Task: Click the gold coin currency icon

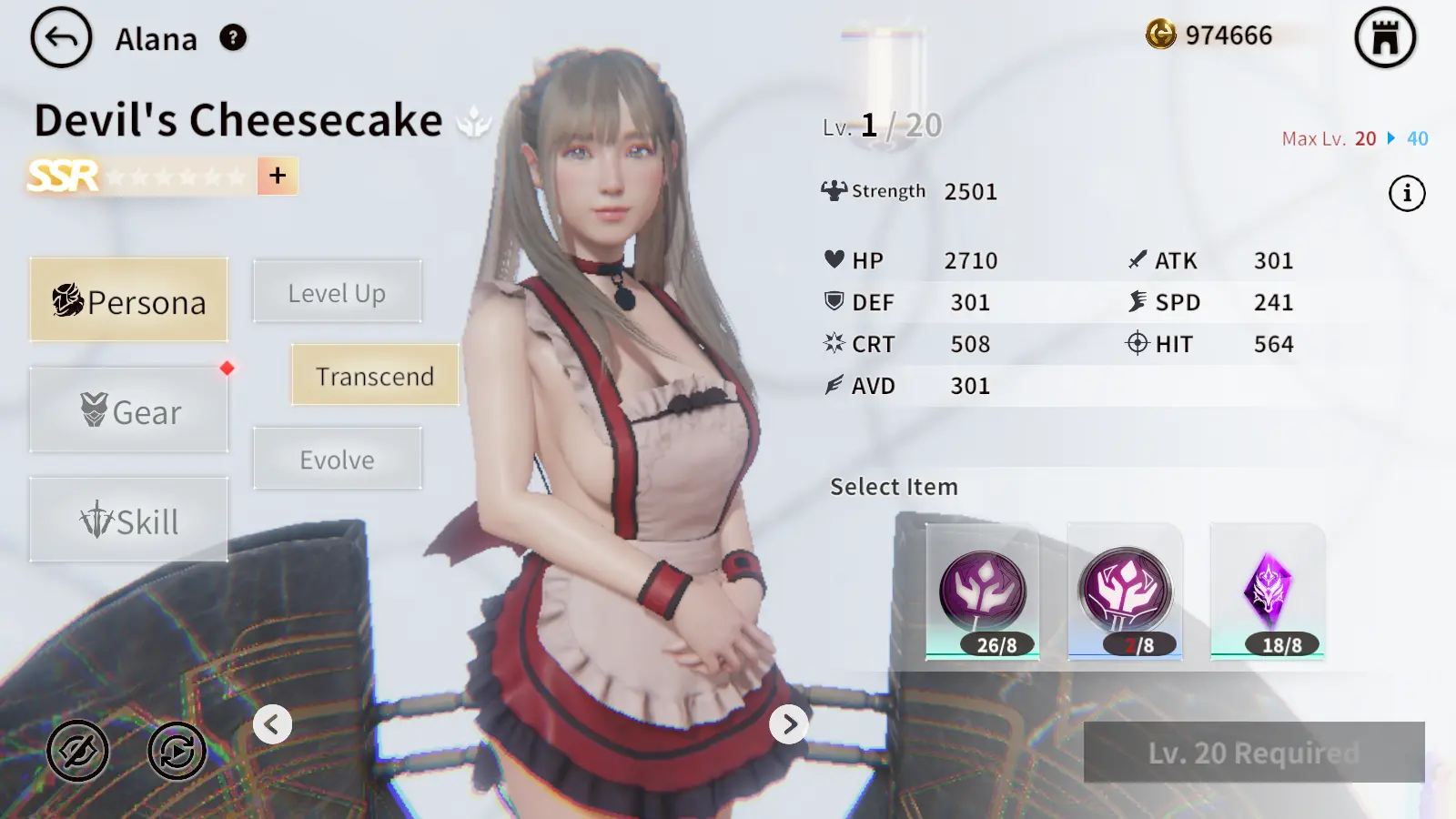Action: click(1160, 35)
